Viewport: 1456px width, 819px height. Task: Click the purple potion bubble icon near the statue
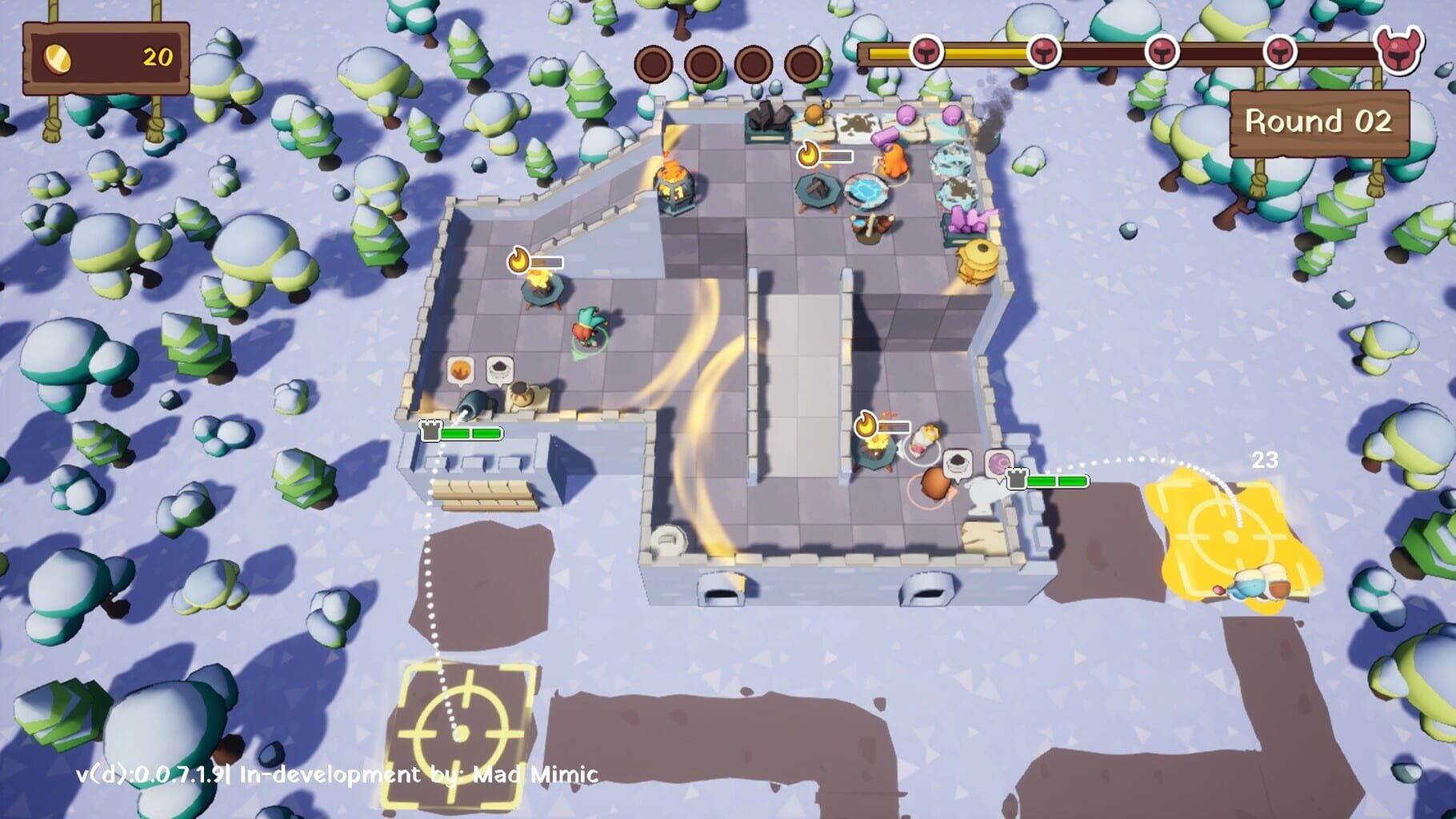(998, 463)
